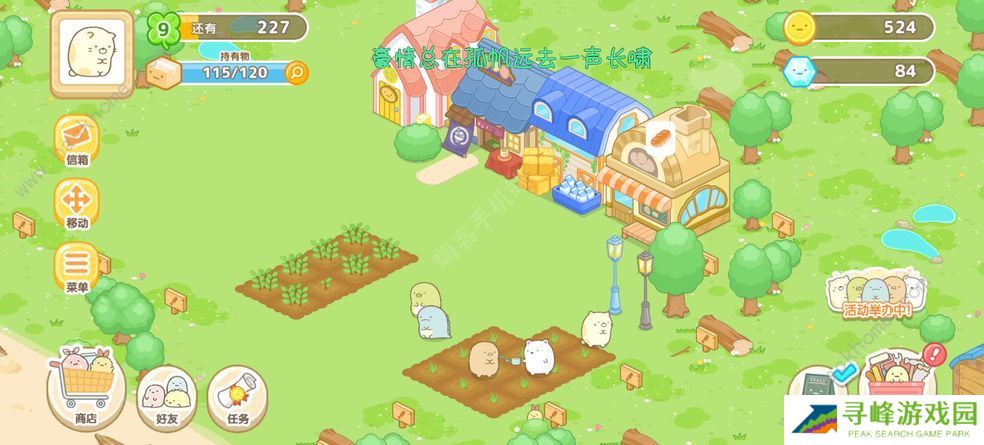Image resolution: width=984 pixels, height=445 pixels.
Task: Open the mailbox (信箱)
Action: click(77, 138)
